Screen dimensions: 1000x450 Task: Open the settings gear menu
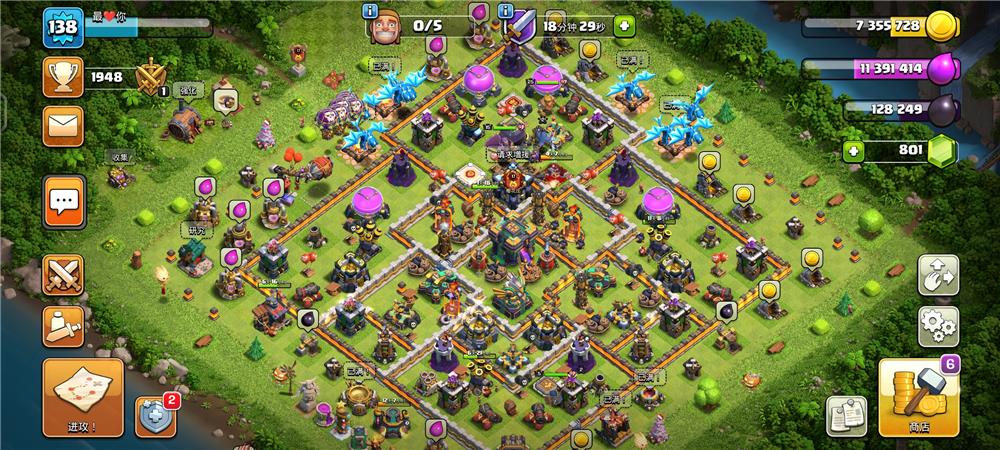(938, 326)
